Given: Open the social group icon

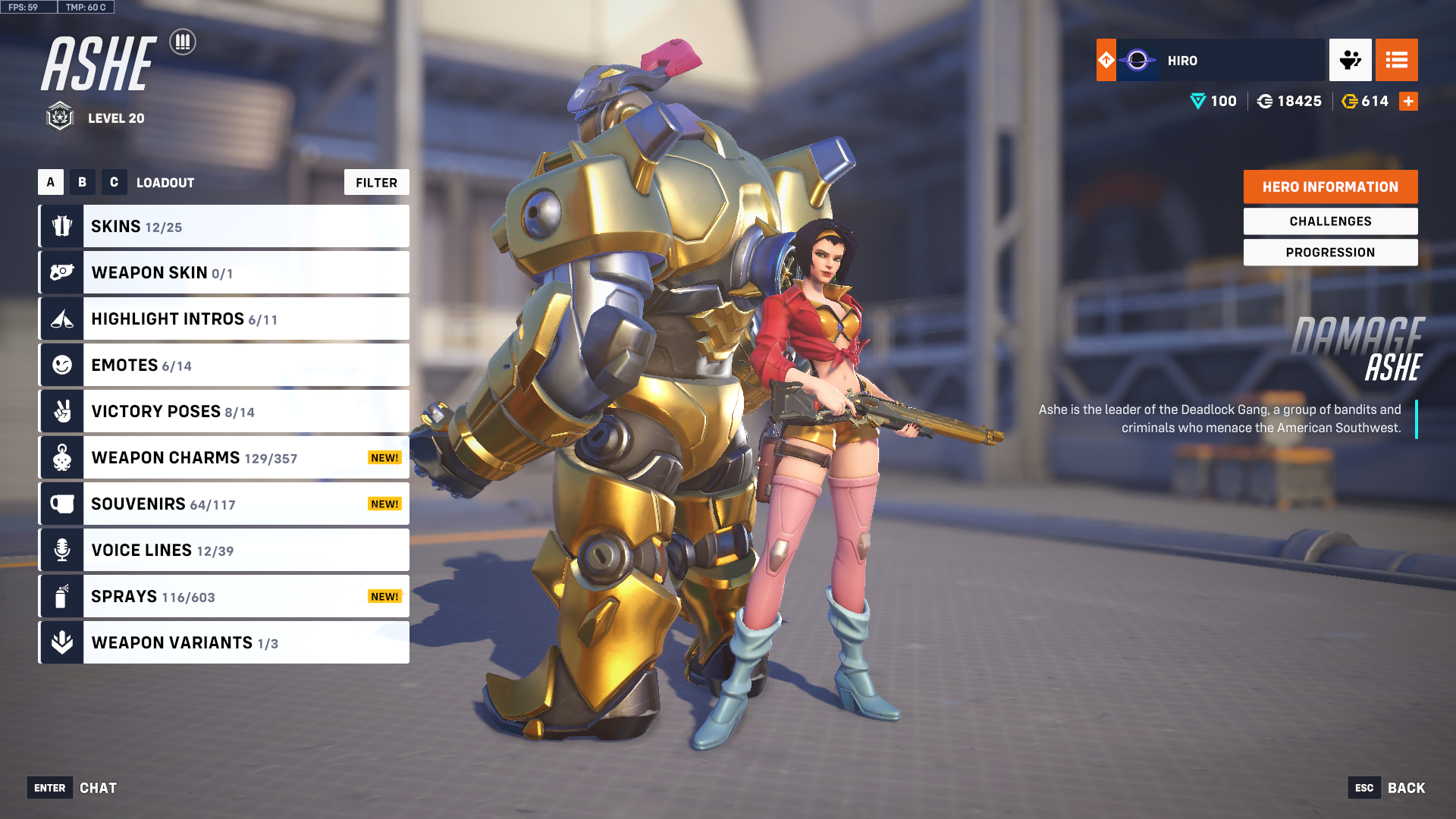Looking at the screenshot, I should pos(1350,61).
